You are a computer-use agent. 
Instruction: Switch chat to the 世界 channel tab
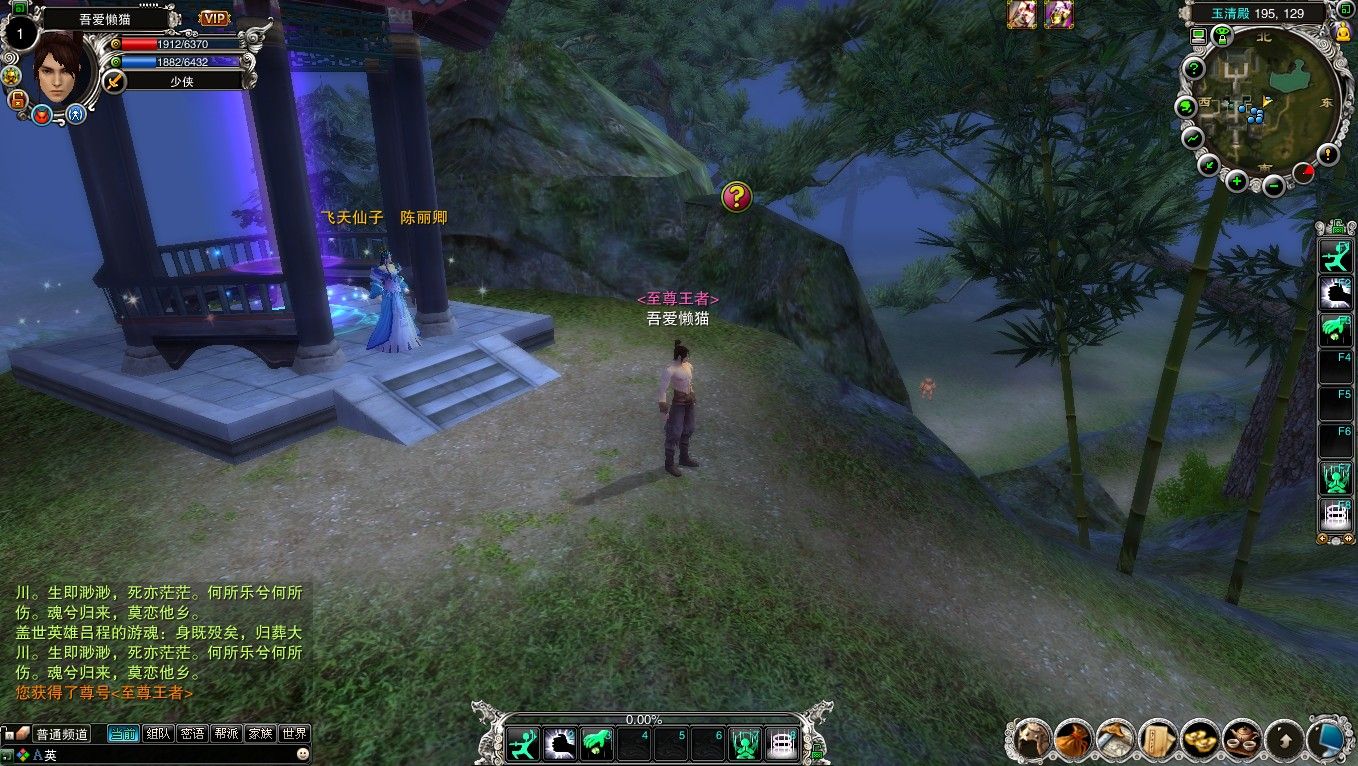pos(294,733)
